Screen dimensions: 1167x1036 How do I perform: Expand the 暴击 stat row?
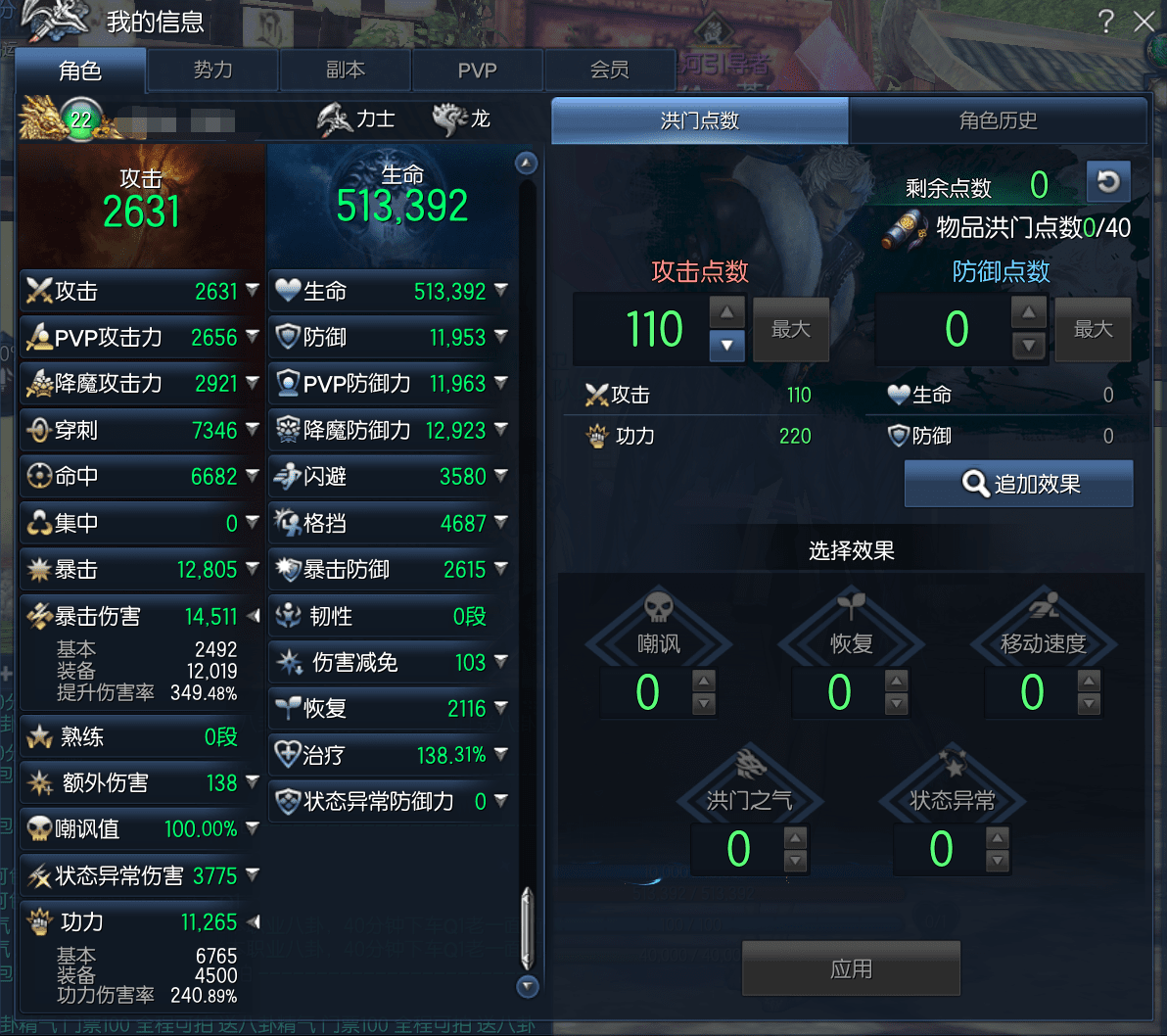click(253, 569)
